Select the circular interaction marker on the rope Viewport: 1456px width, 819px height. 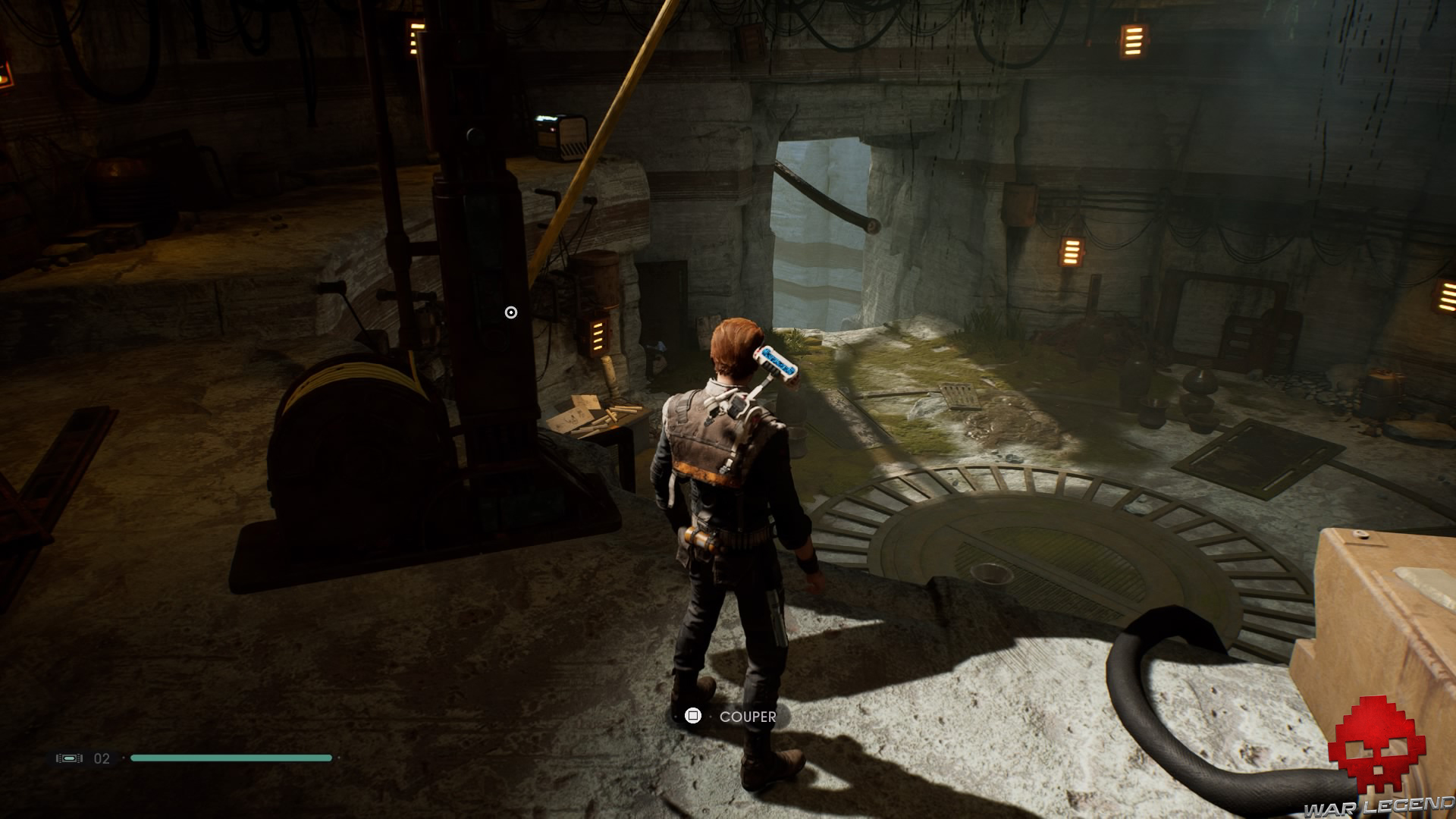pos(511,312)
